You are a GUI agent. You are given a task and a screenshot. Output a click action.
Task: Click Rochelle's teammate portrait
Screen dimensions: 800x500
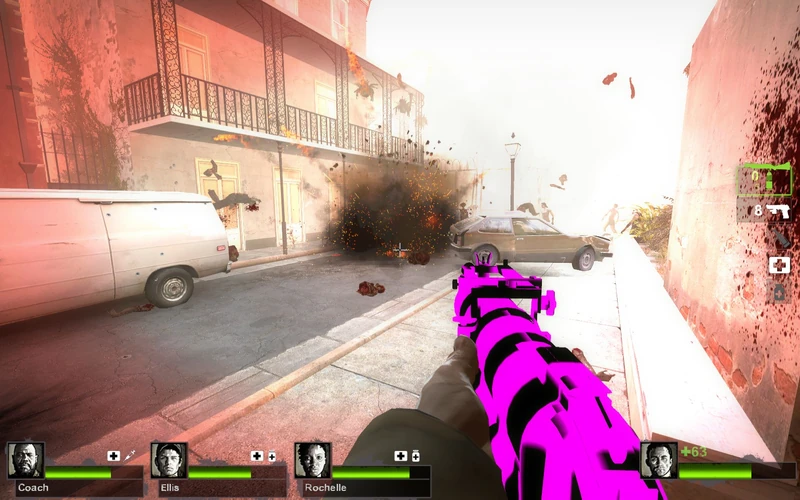313,460
